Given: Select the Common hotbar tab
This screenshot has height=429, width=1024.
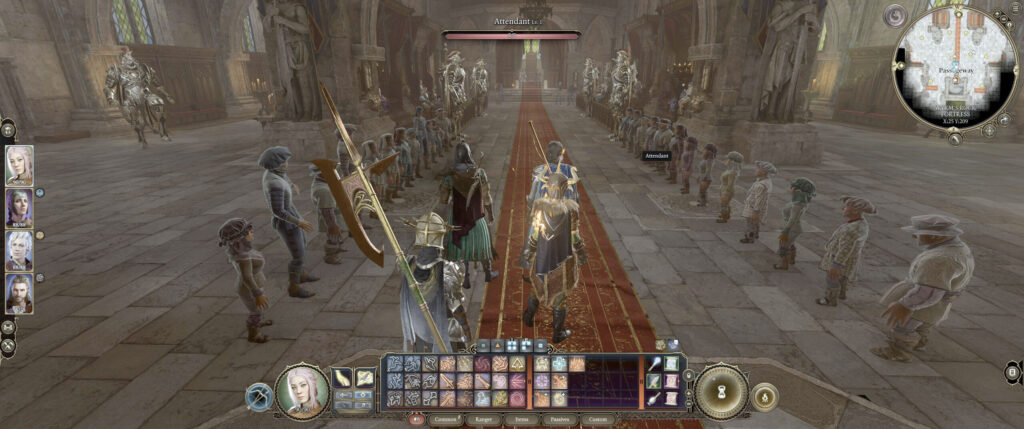Looking at the screenshot, I should click(445, 420).
